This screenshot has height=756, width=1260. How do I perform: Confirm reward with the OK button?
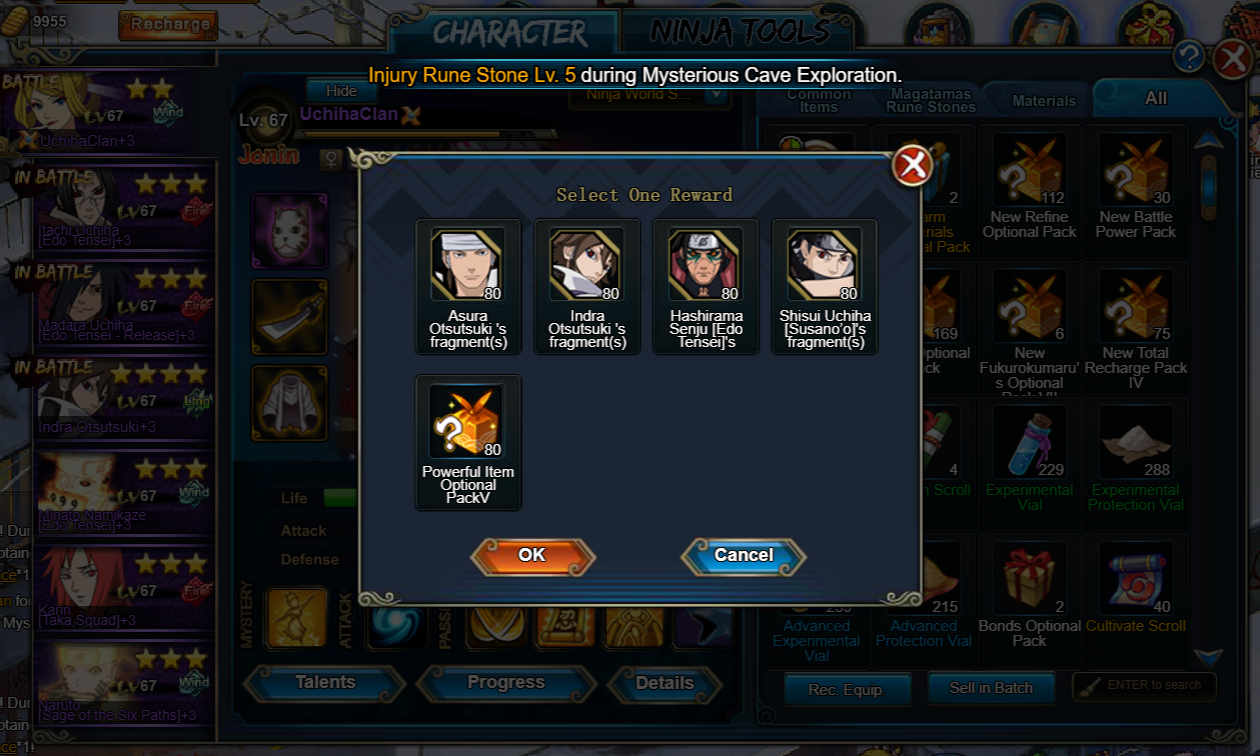[532, 556]
